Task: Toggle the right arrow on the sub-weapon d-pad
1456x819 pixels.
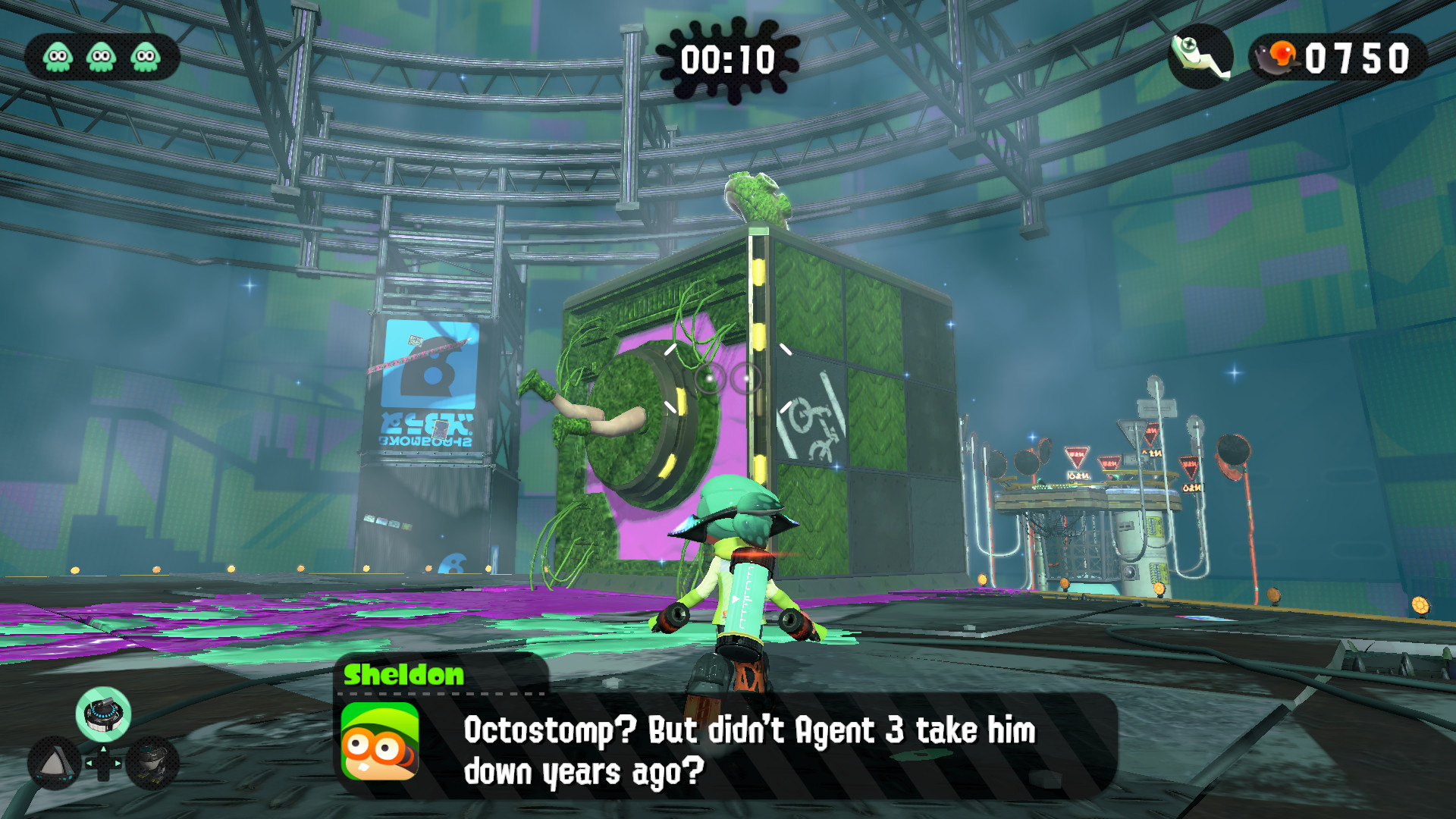Action: click(x=116, y=764)
